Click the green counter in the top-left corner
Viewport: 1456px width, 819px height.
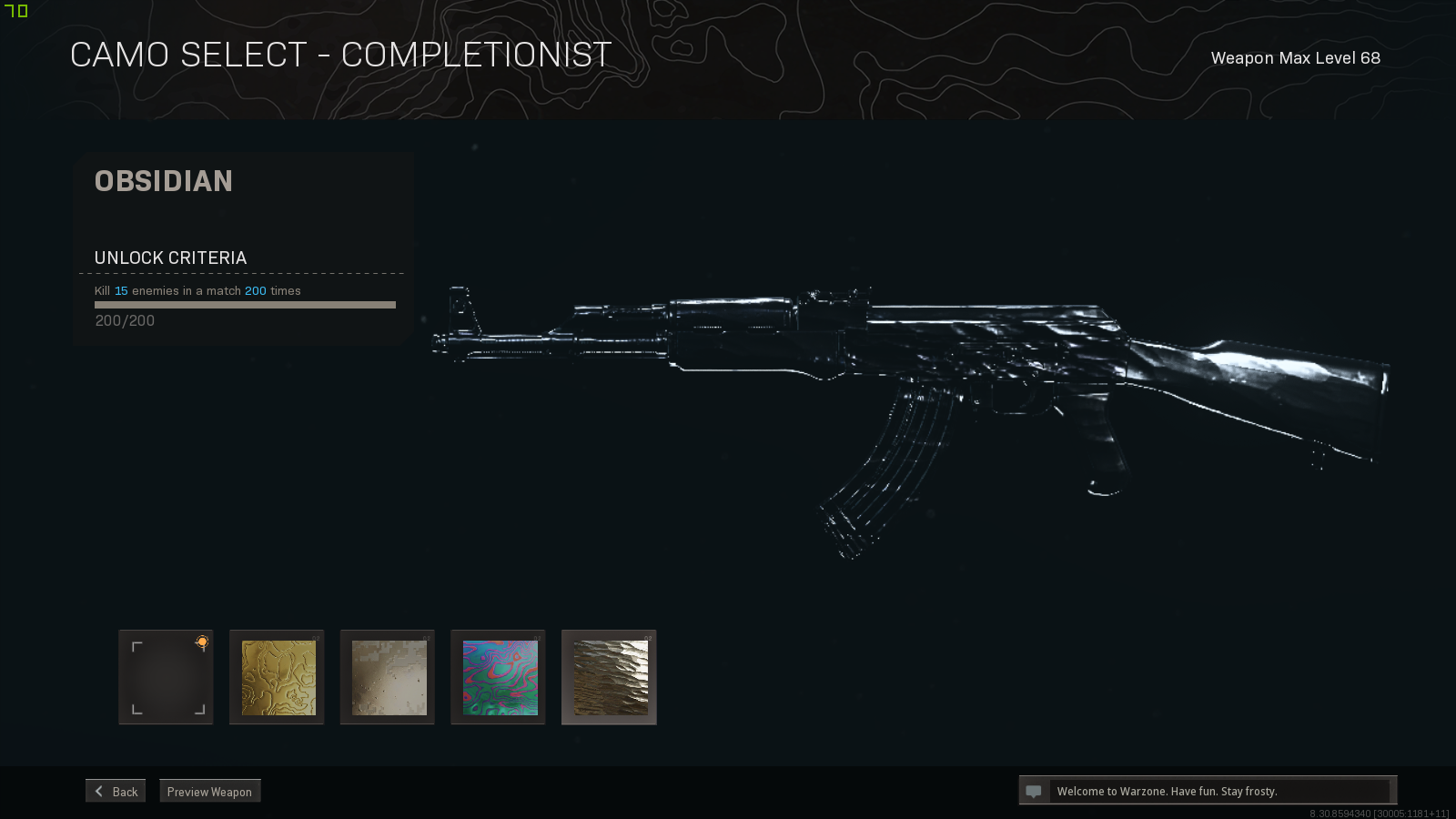[x=16, y=11]
